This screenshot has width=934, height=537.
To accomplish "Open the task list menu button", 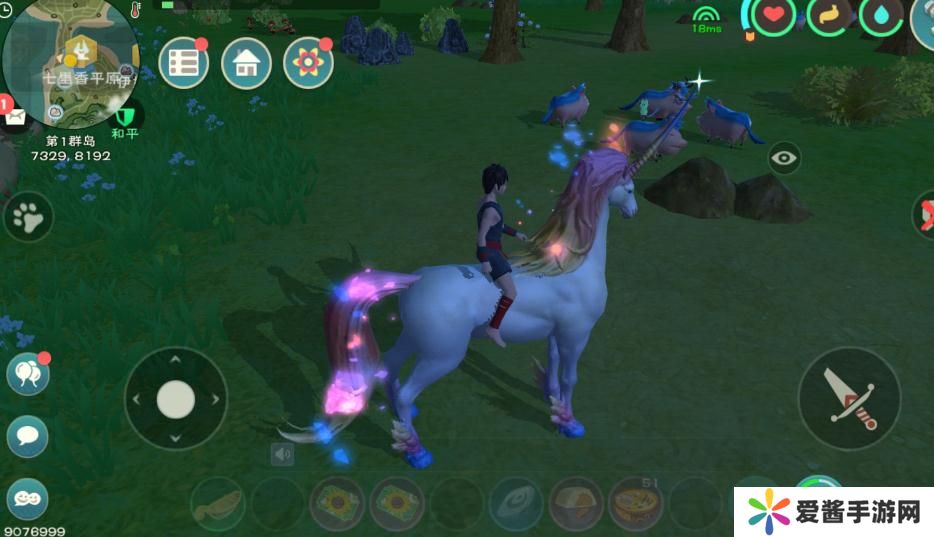I will pyautogui.click(x=184, y=63).
